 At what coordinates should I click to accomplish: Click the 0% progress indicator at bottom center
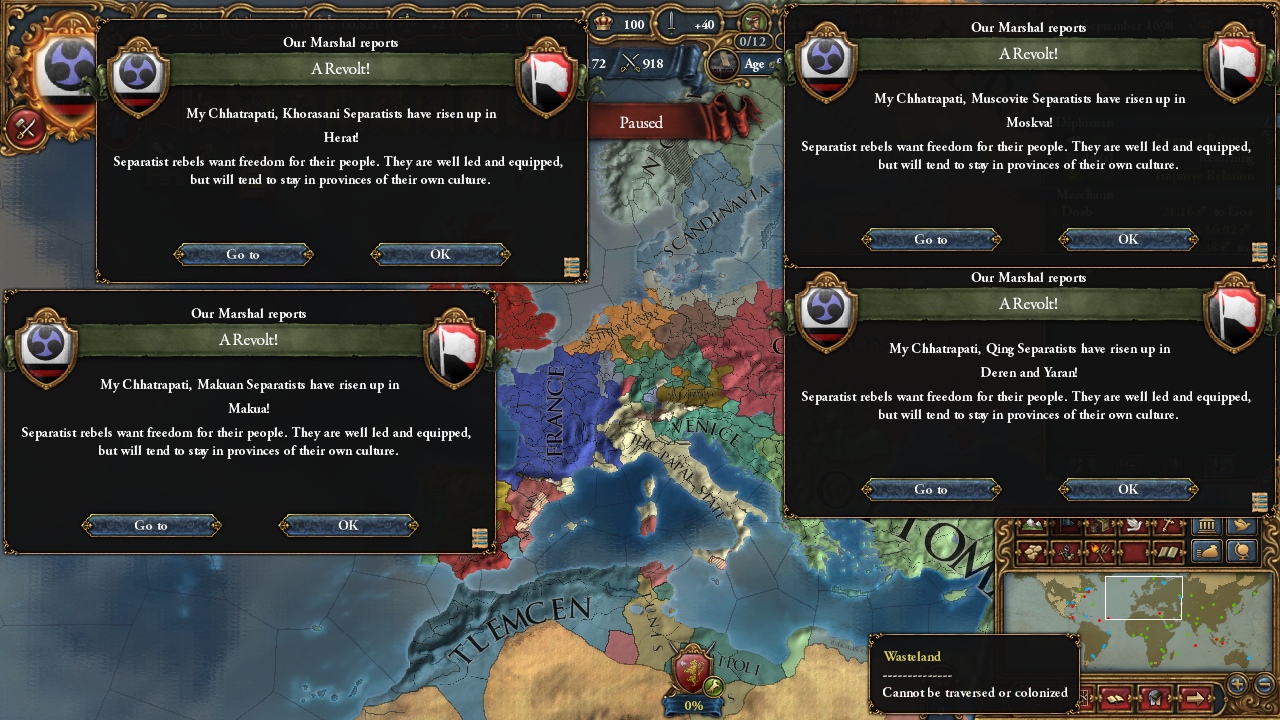pyautogui.click(x=693, y=706)
